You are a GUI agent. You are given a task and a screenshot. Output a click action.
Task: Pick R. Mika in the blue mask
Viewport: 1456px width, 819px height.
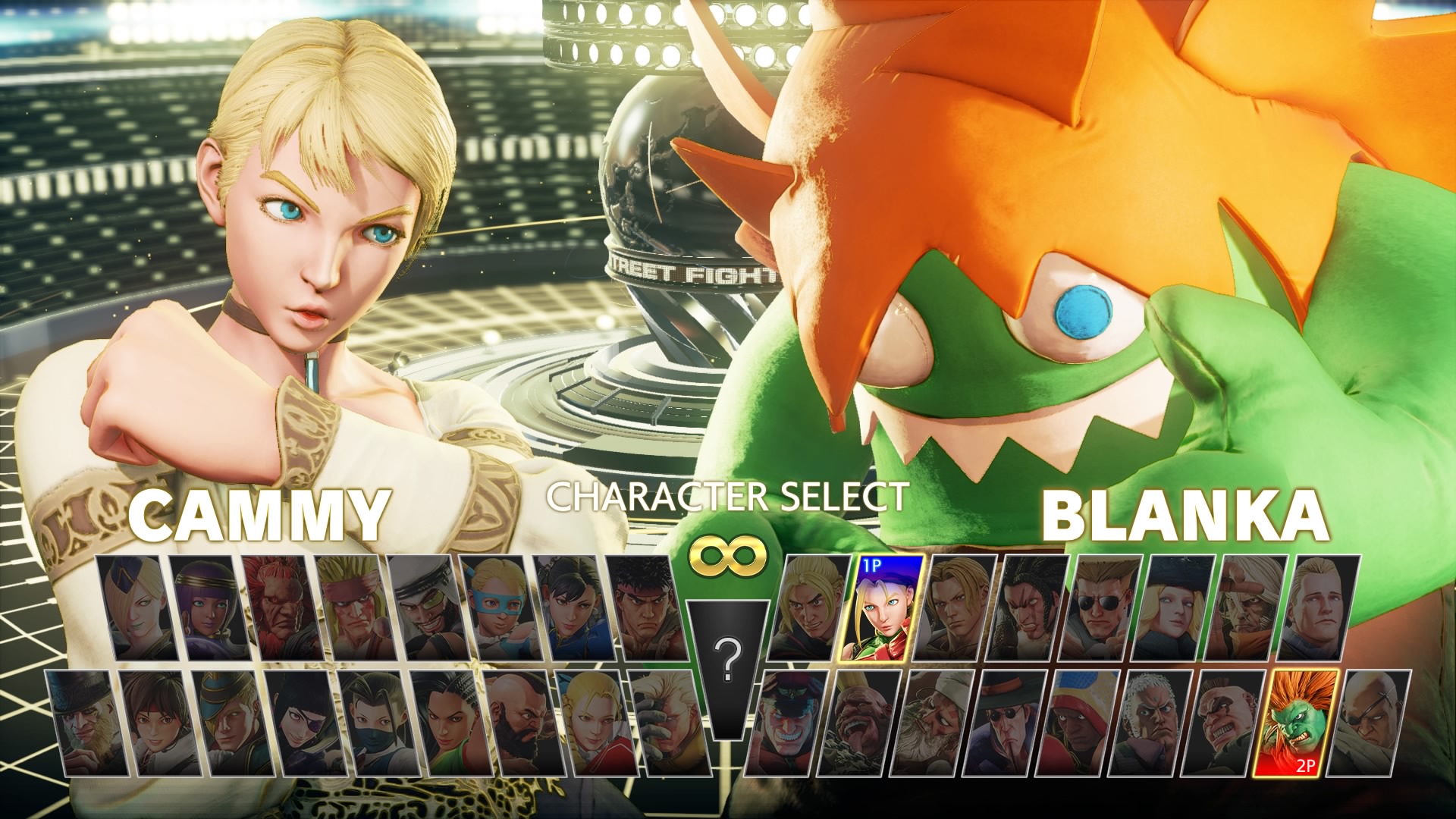click(497, 607)
